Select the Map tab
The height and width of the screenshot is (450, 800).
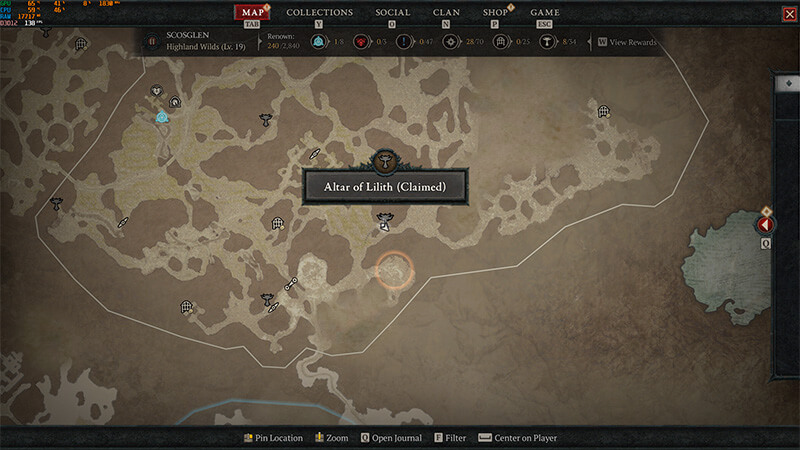[x=253, y=13]
